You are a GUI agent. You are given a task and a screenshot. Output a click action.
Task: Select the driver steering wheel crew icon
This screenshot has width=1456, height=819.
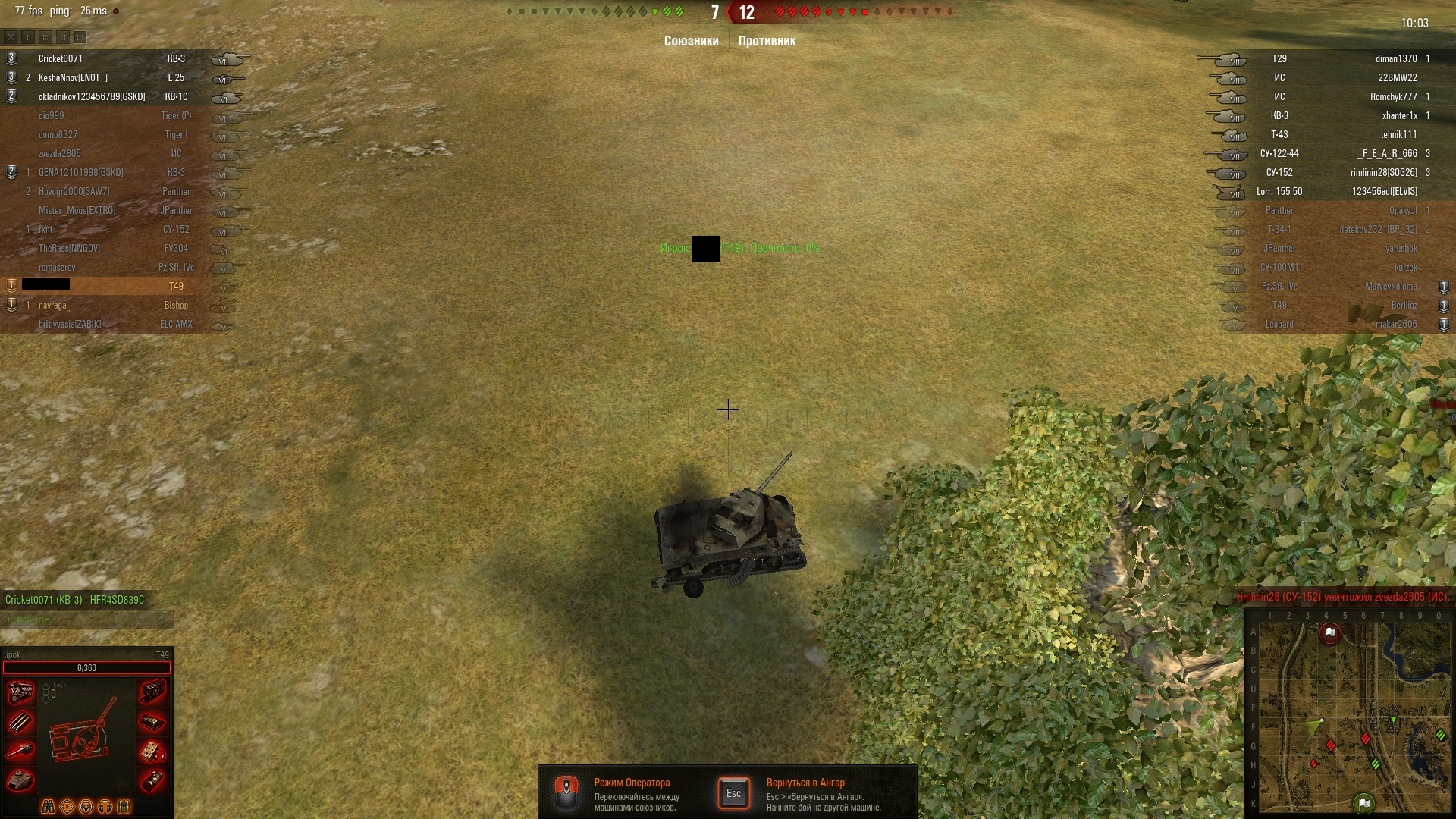click(x=86, y=806)
